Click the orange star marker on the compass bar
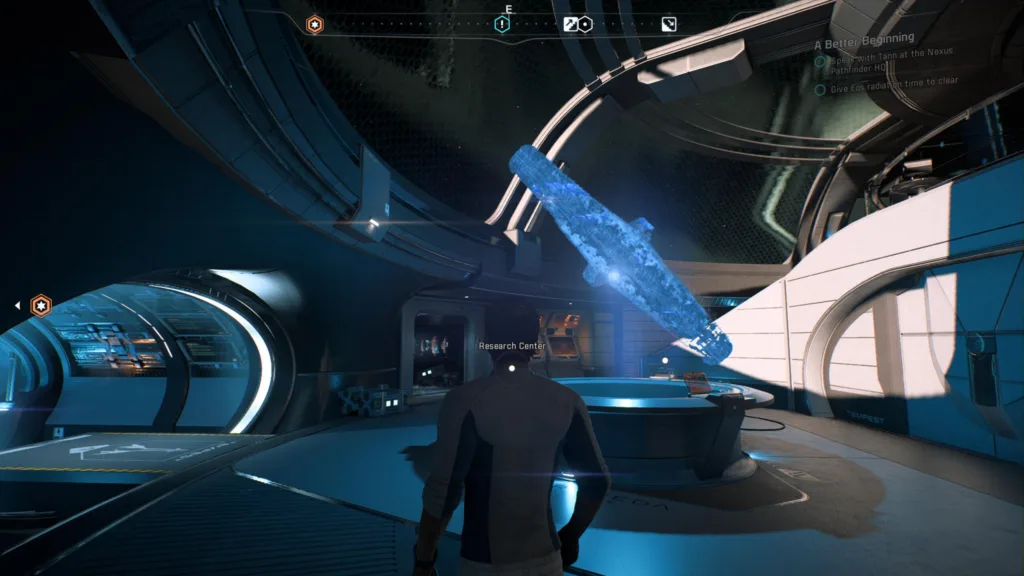Screen dimensions: 1024x576 314,24
